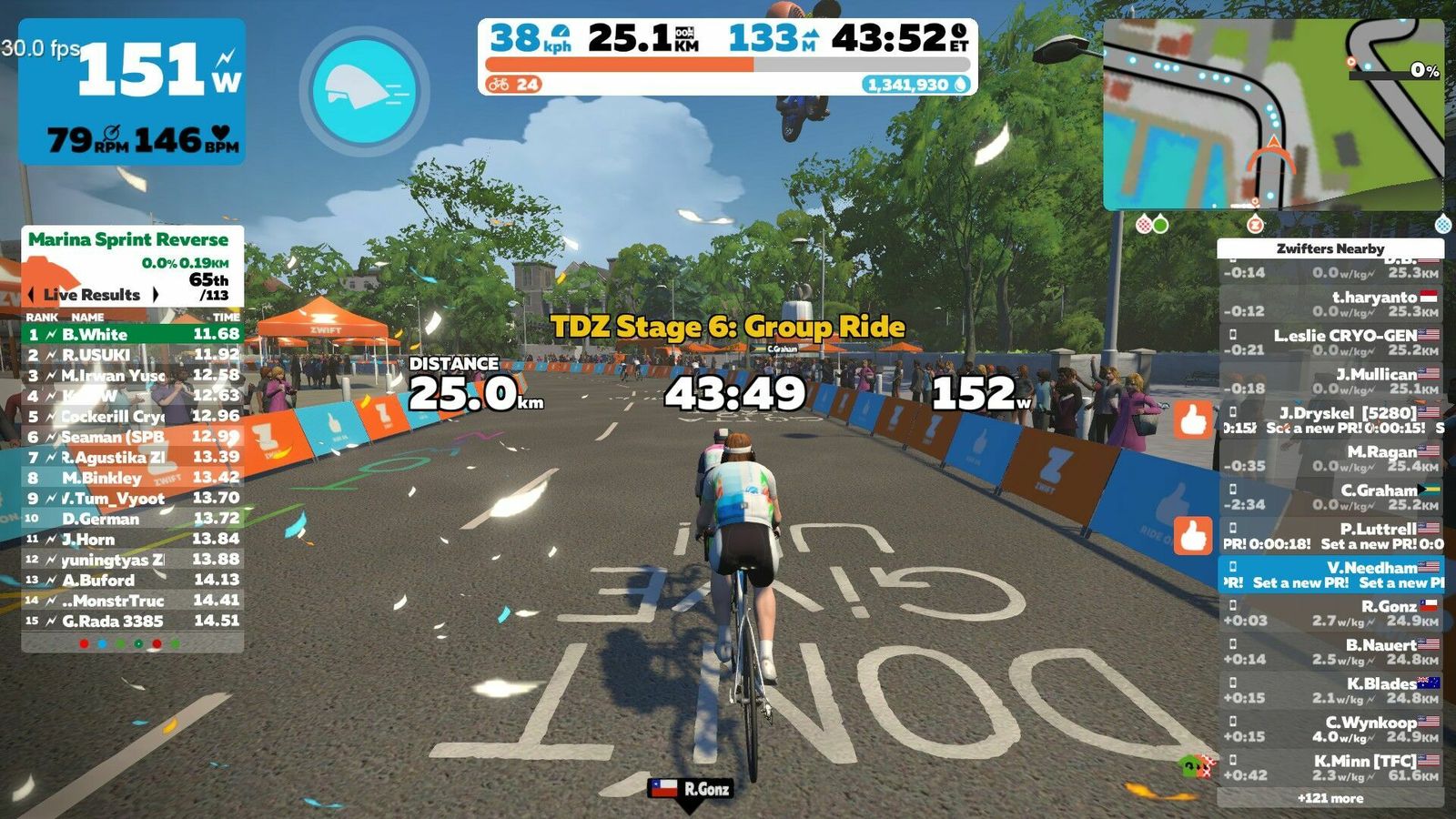1456x819 pixels.
Task: Select Leslie CRYO-GEN in nearby riders list
Action: click(1330, 342)
